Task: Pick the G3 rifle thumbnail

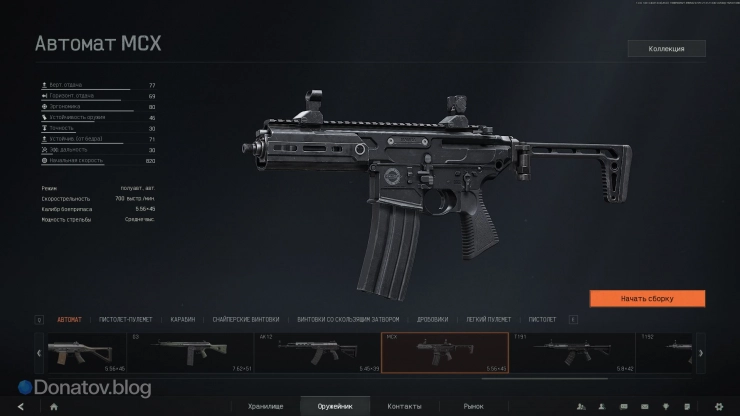Action: (190, 353)
